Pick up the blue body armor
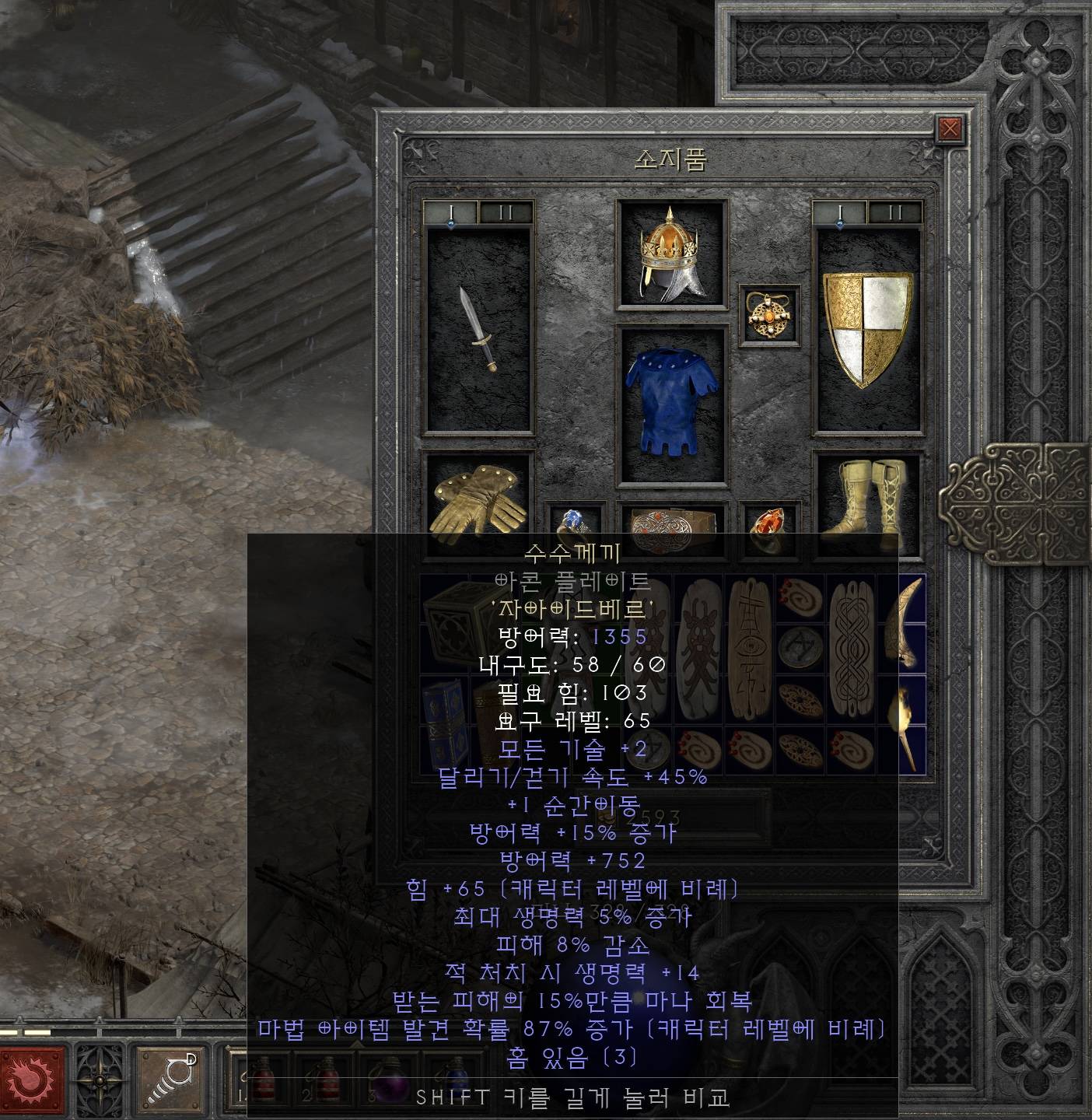The height and width of the screenshot is (1120, 1092). pos(671,403)
